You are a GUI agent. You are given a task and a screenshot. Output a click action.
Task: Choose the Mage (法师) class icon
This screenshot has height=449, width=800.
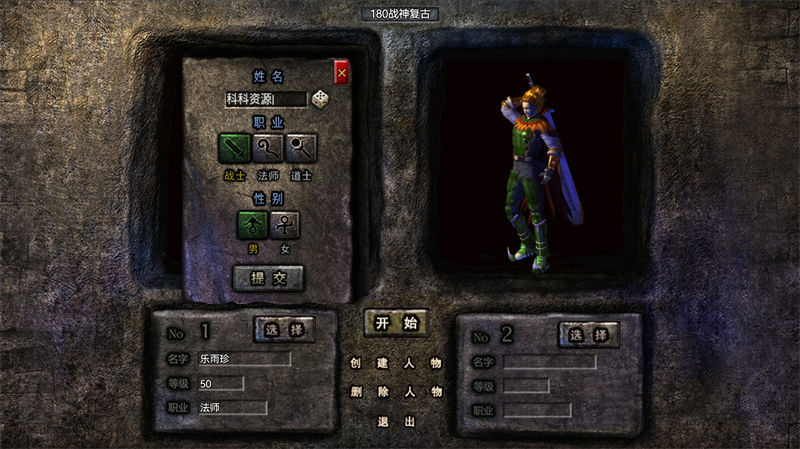pos(268,149)
